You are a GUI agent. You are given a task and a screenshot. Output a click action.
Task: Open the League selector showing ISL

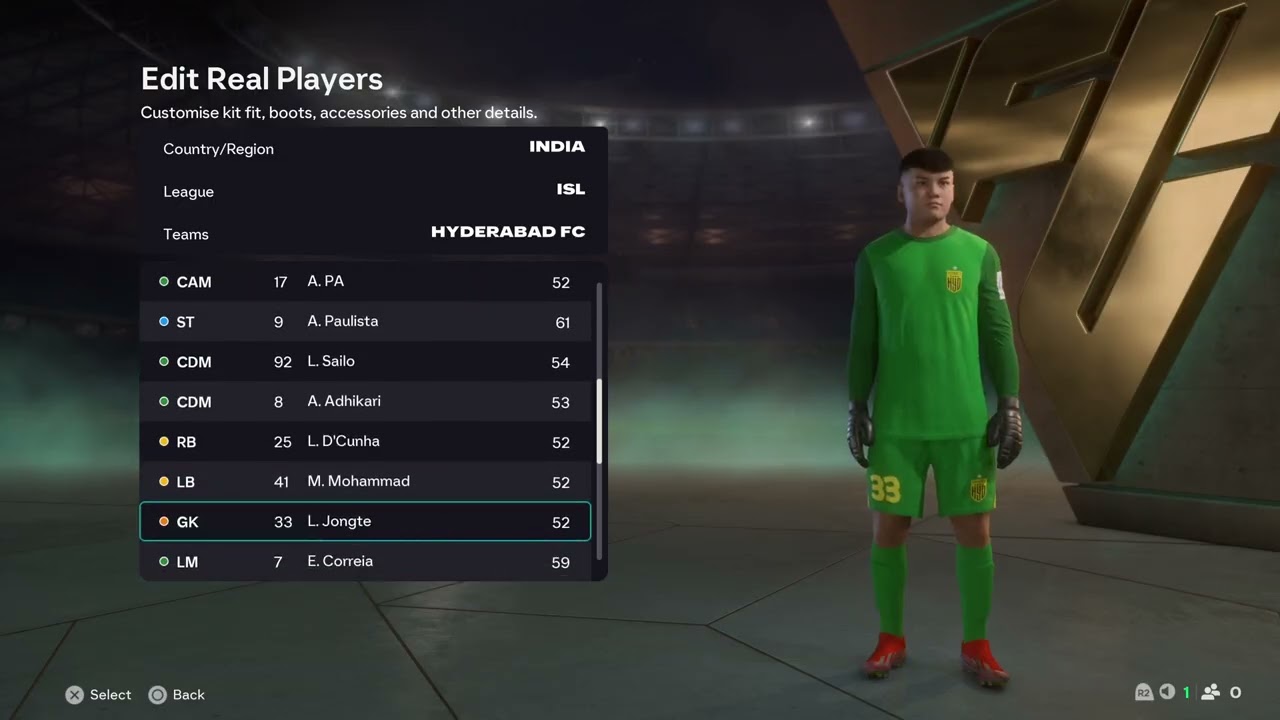(373, 191)
